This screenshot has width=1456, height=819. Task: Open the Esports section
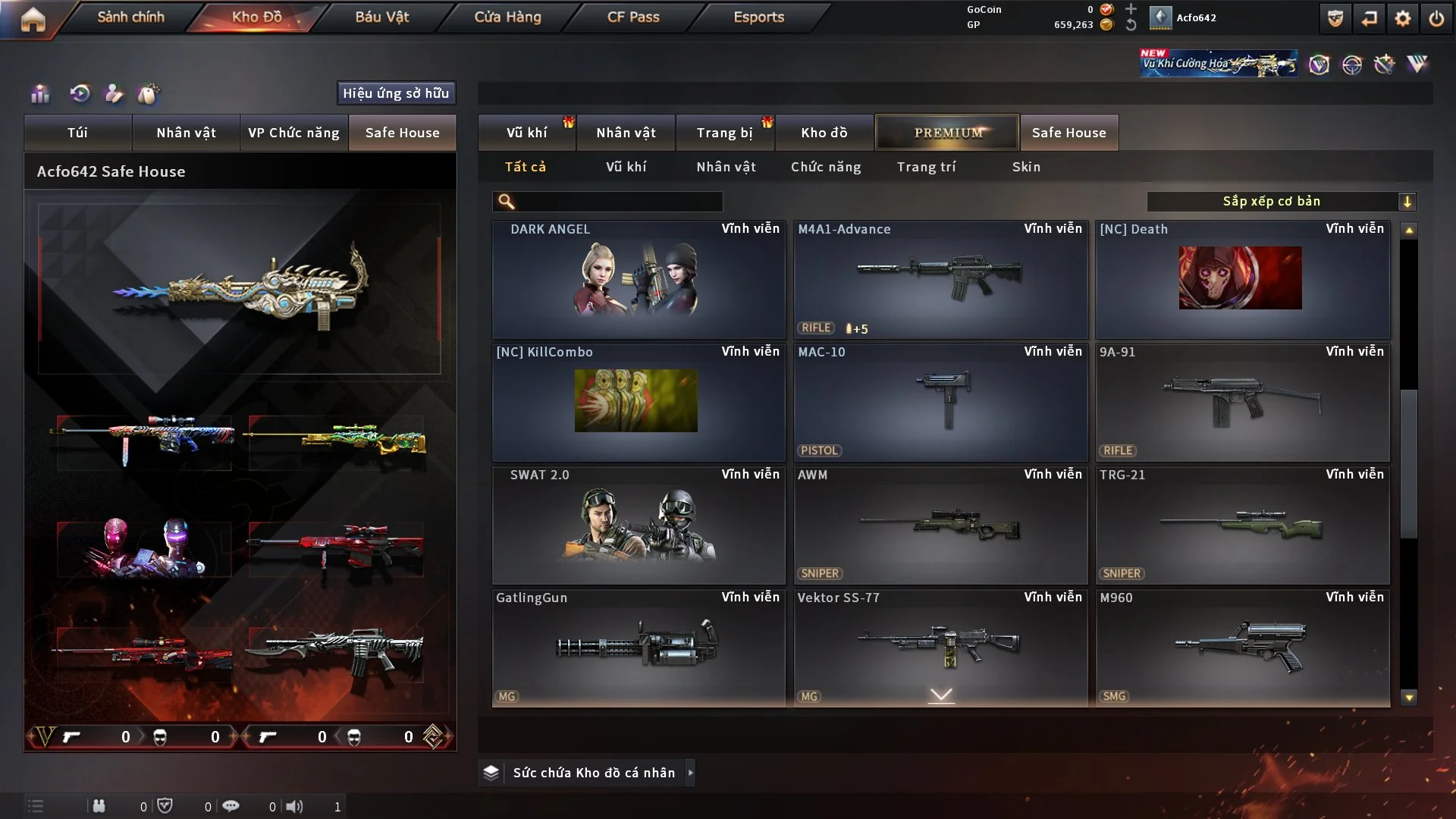pos(758,17)
